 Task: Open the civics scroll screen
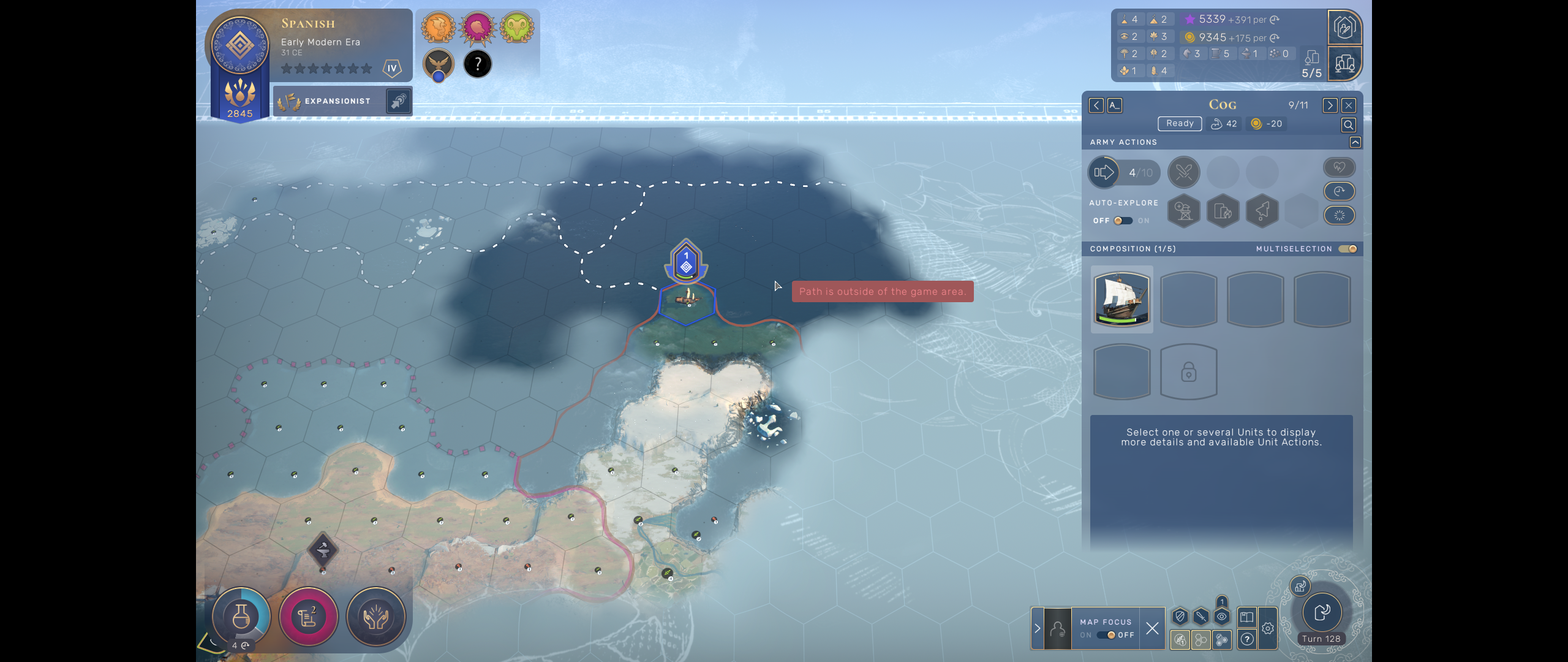(x=308, y=617)
